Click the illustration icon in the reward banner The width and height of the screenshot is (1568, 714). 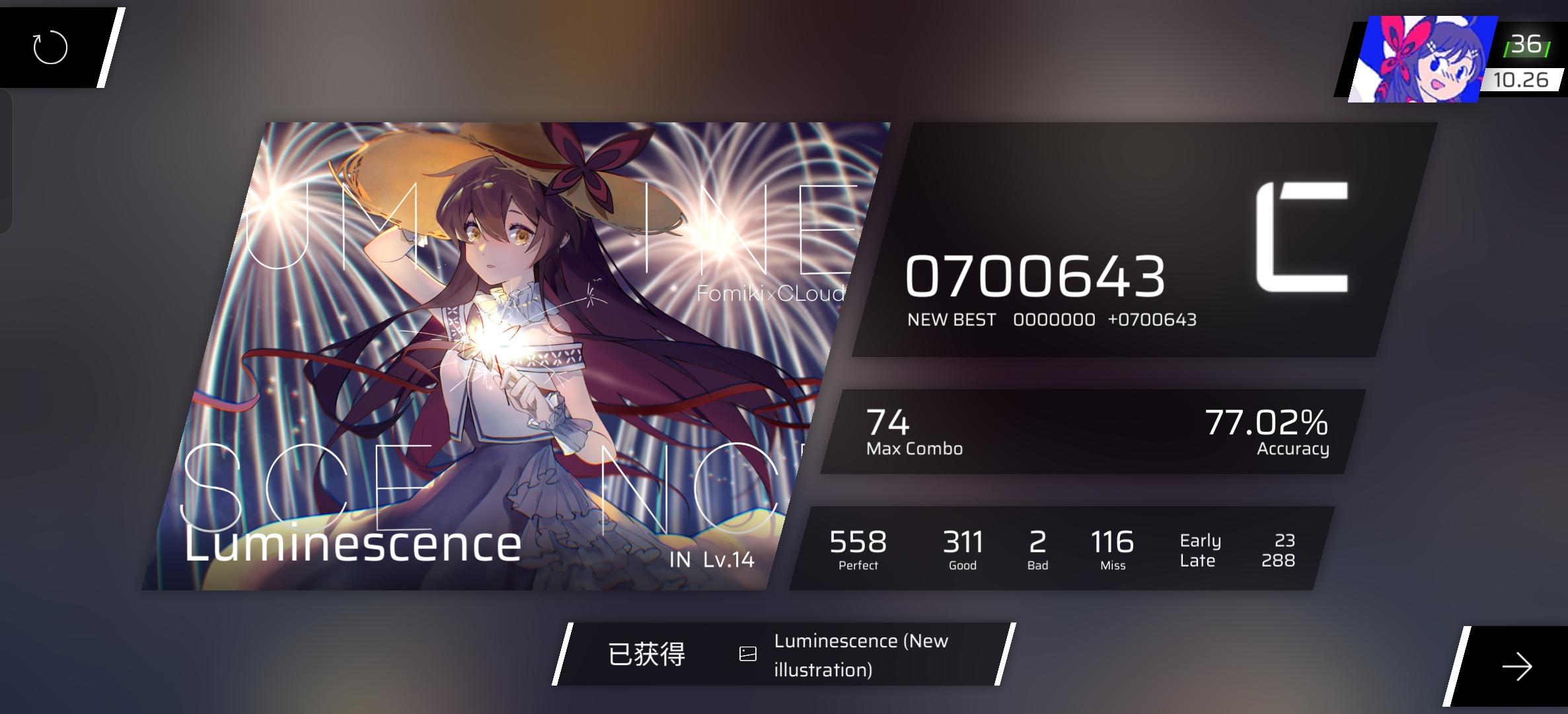[747, 653]
